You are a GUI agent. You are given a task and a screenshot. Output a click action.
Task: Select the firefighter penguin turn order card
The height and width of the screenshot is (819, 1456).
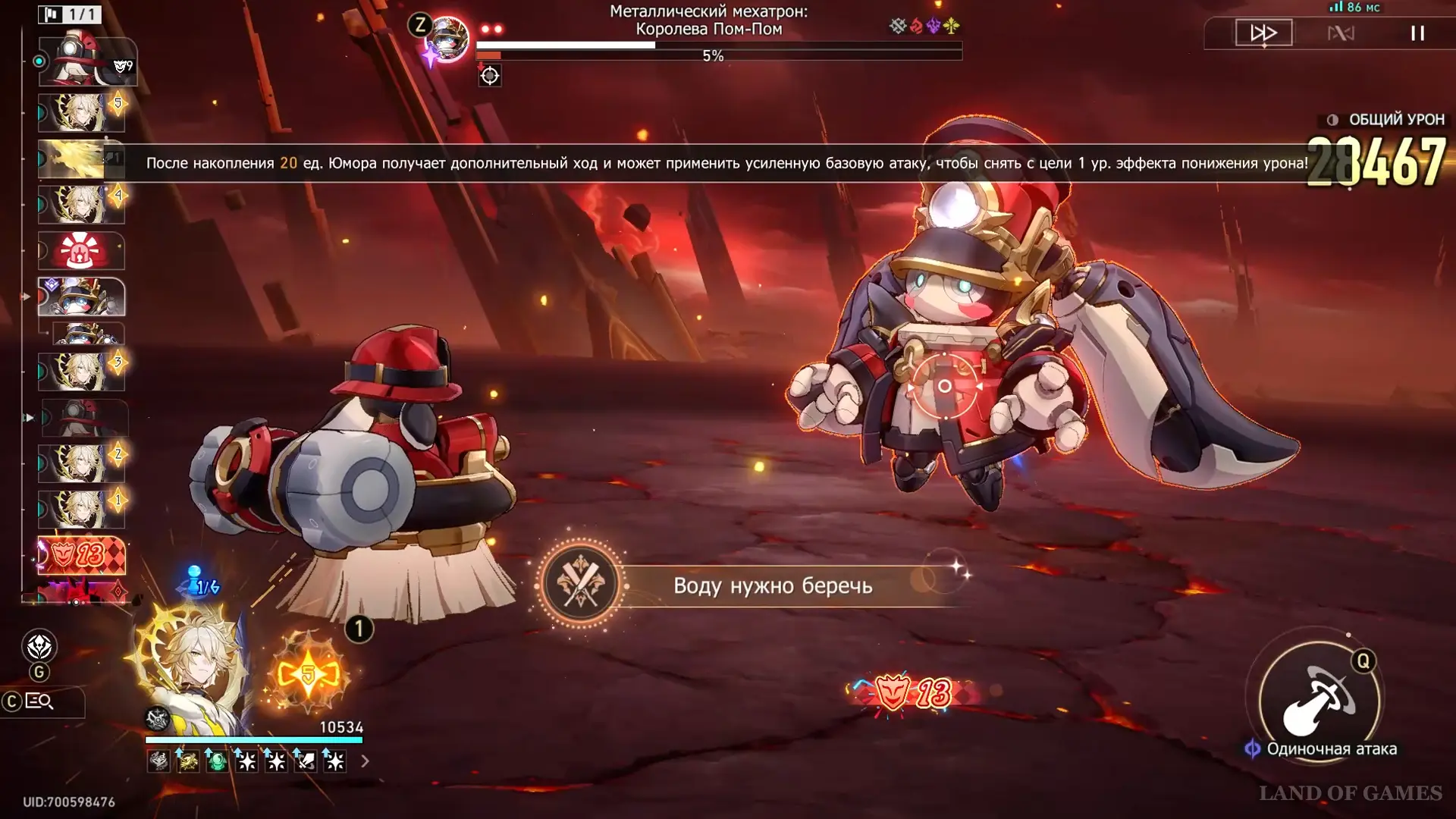tap(83, 61)
